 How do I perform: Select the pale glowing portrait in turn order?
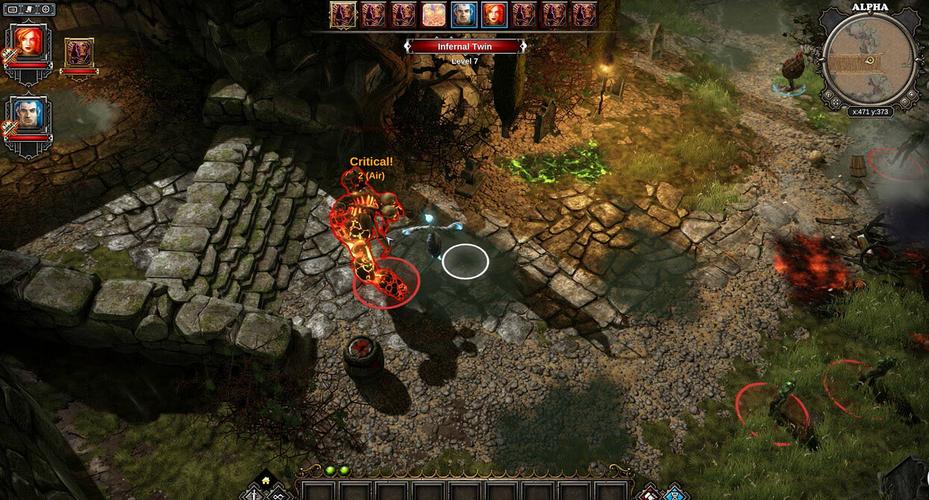tap(434, 14)
